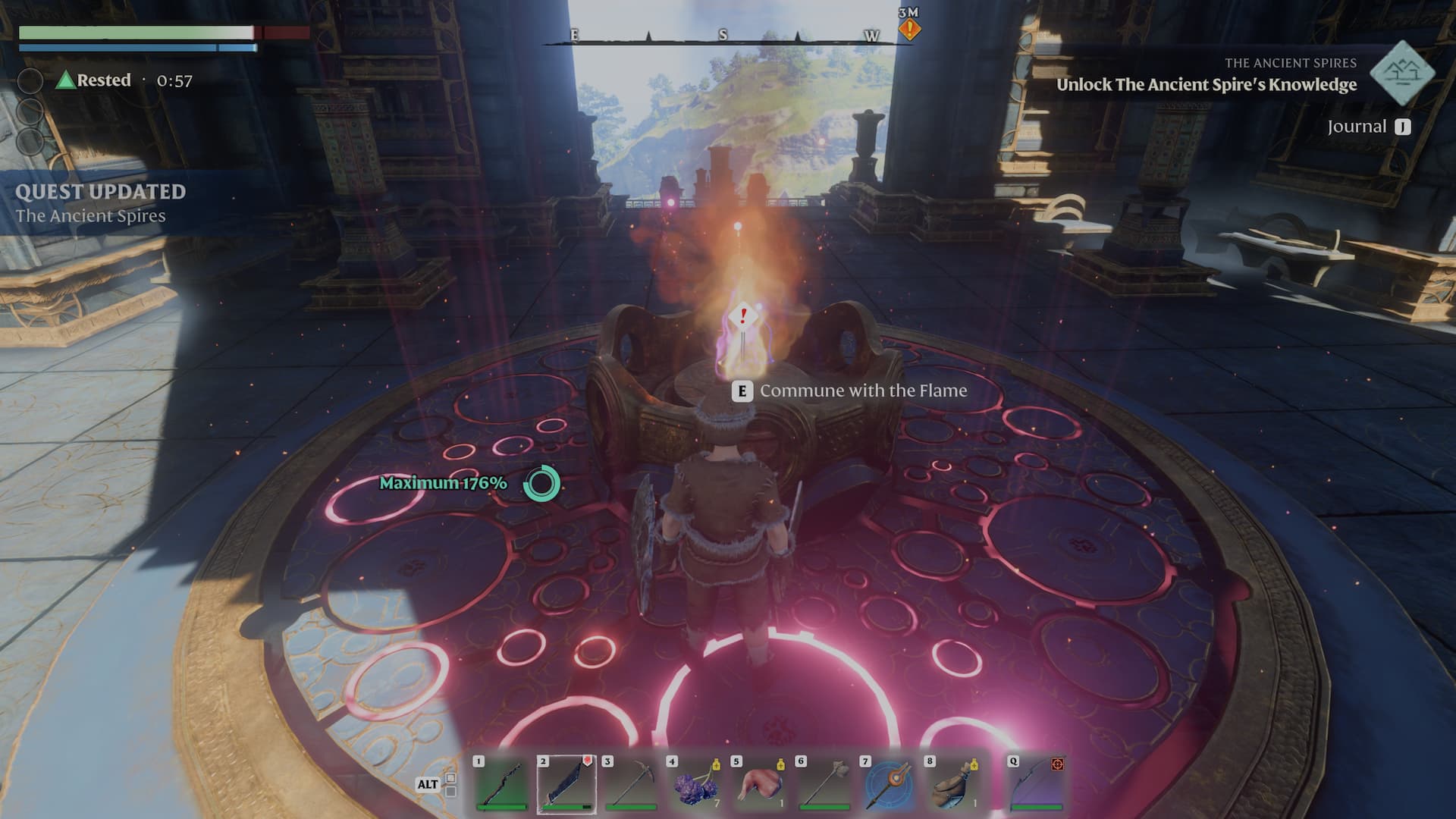Open The Ancient Spires quest tracker
This screenshot has height=819, width=1456.
click(x=1206, y=84)
